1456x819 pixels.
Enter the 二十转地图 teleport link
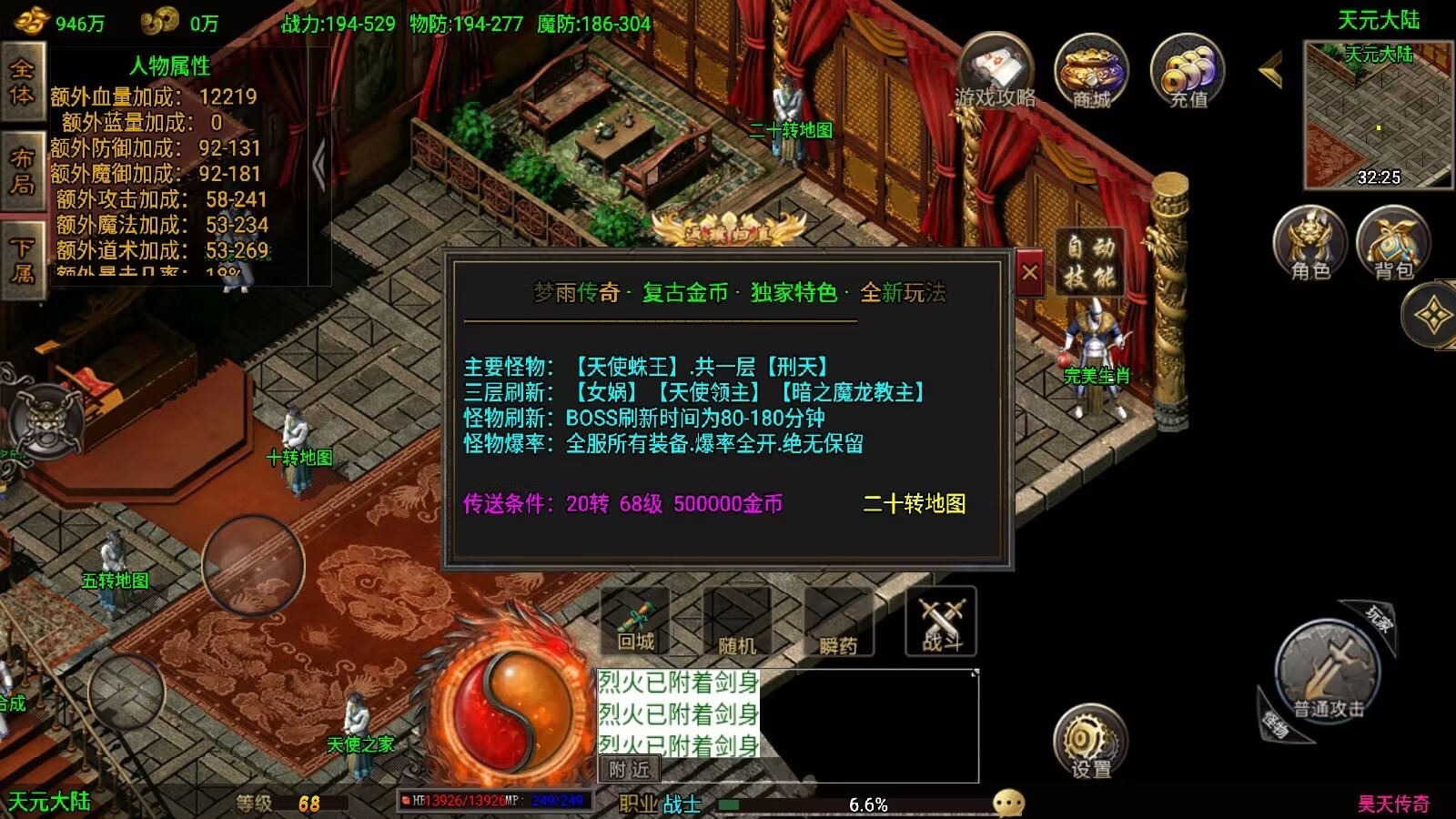pyautogui.click(x=914, y=503)
